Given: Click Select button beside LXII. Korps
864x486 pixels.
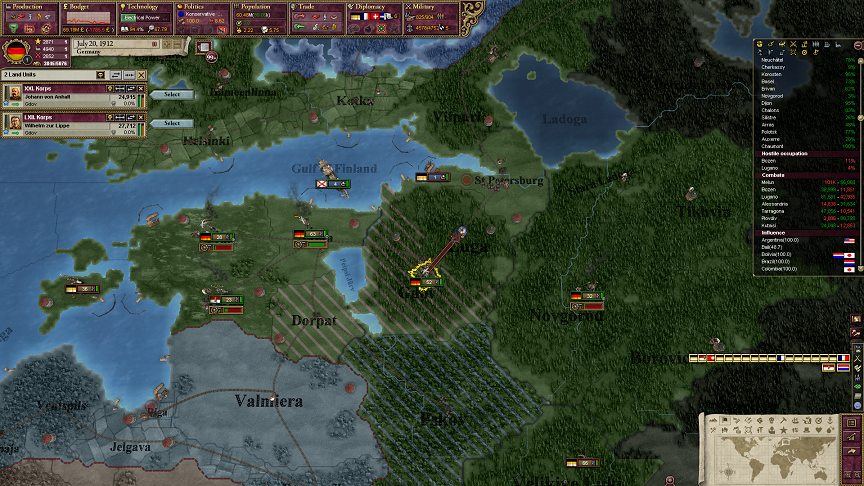Looking at the screenshot, I should click(x=172, y=123).
